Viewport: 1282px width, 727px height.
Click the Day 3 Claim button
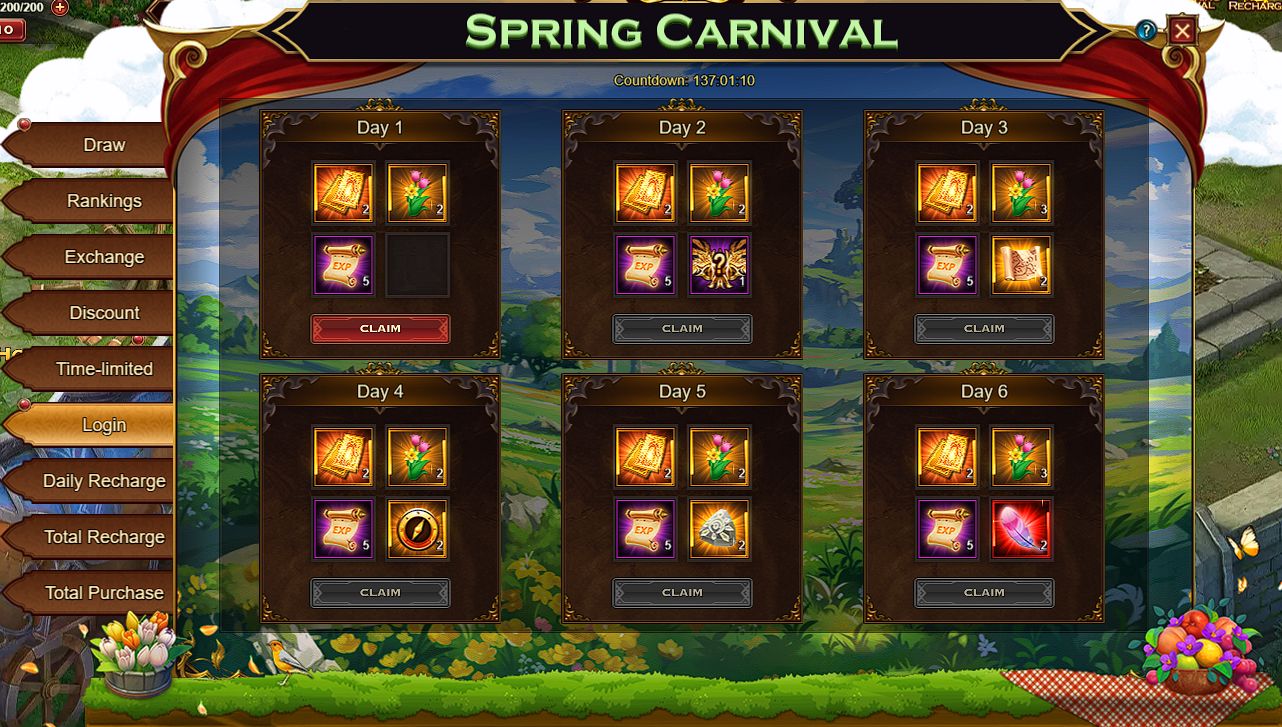tap(984, 329)
